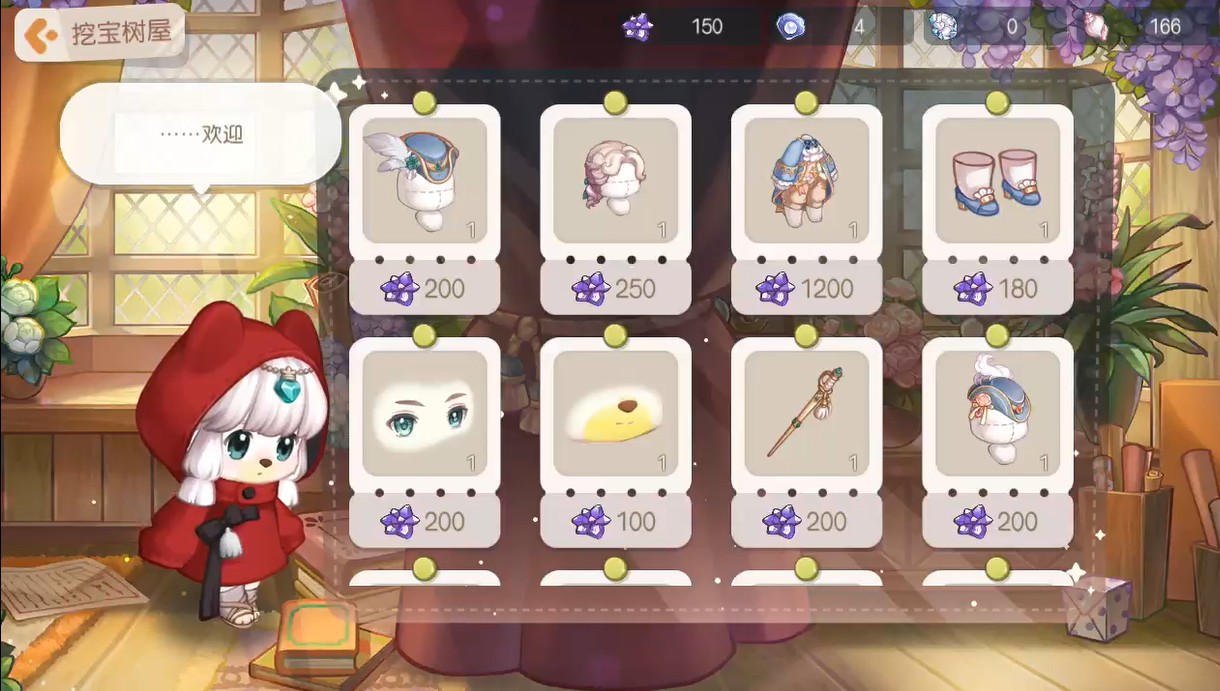
Task: Choose the yellow item priced 100
Action: click(615, 413)
